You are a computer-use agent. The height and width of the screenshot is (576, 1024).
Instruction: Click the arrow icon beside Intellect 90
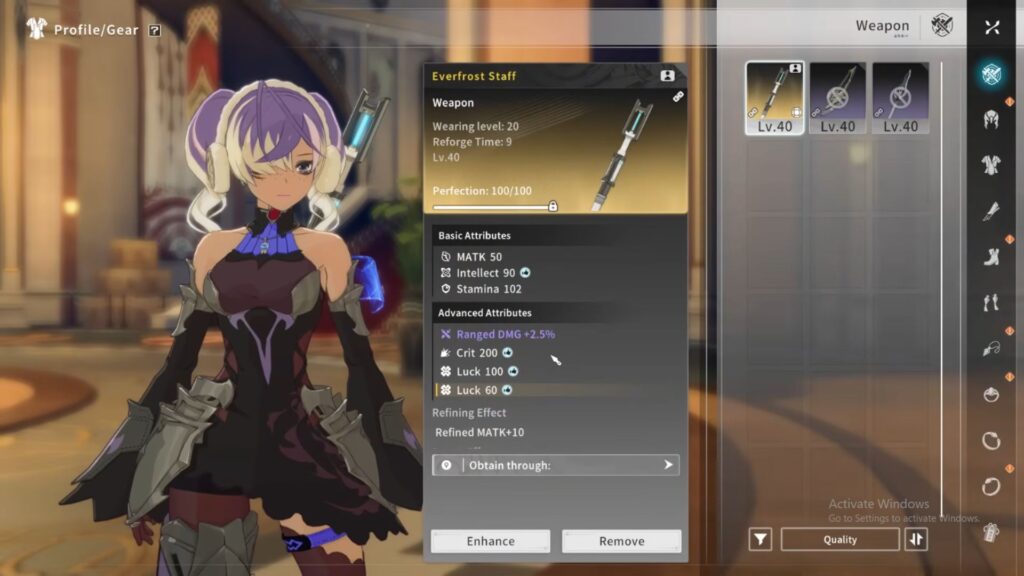pos(526,273)
